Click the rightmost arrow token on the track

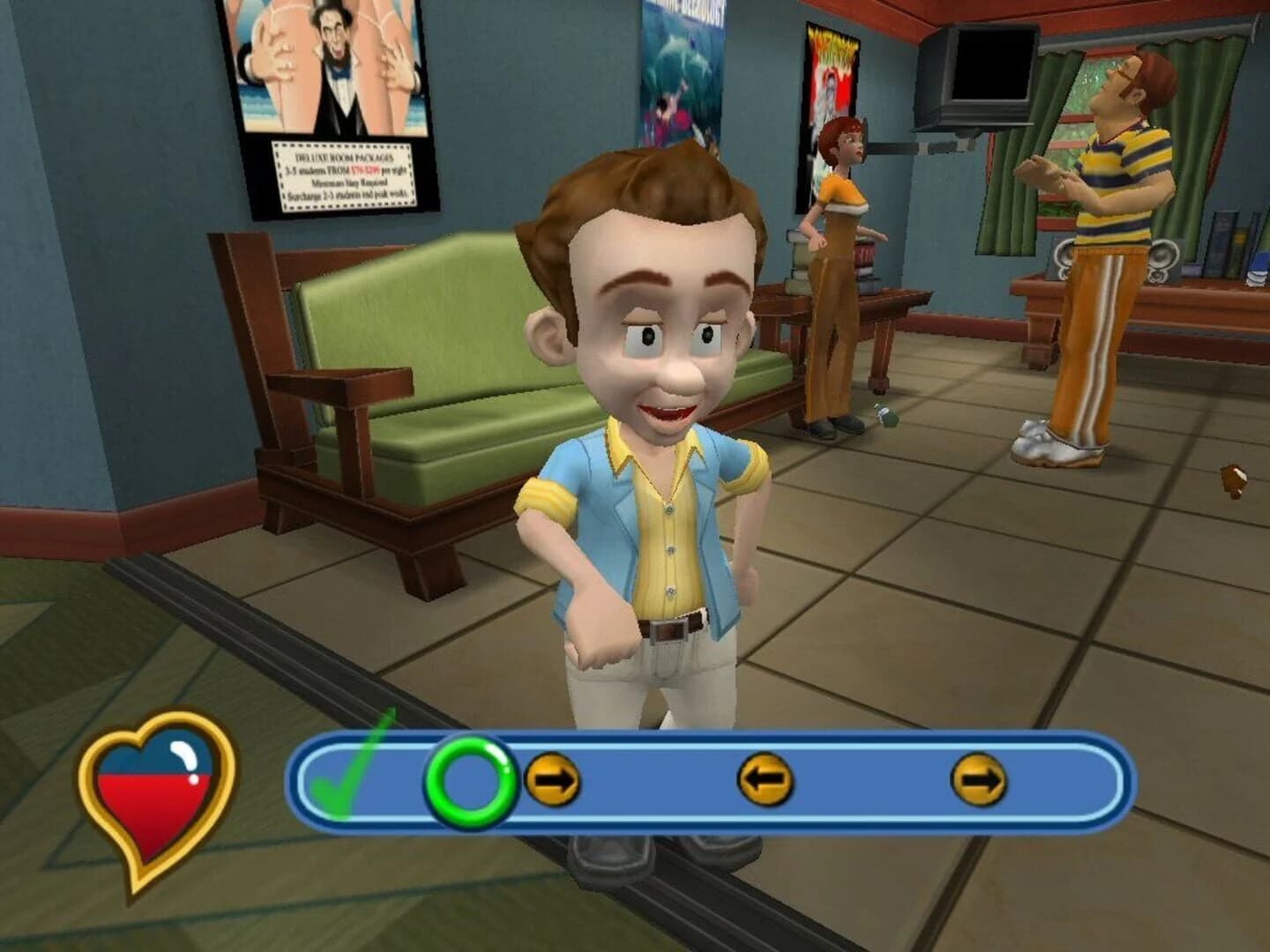point(978,780)
